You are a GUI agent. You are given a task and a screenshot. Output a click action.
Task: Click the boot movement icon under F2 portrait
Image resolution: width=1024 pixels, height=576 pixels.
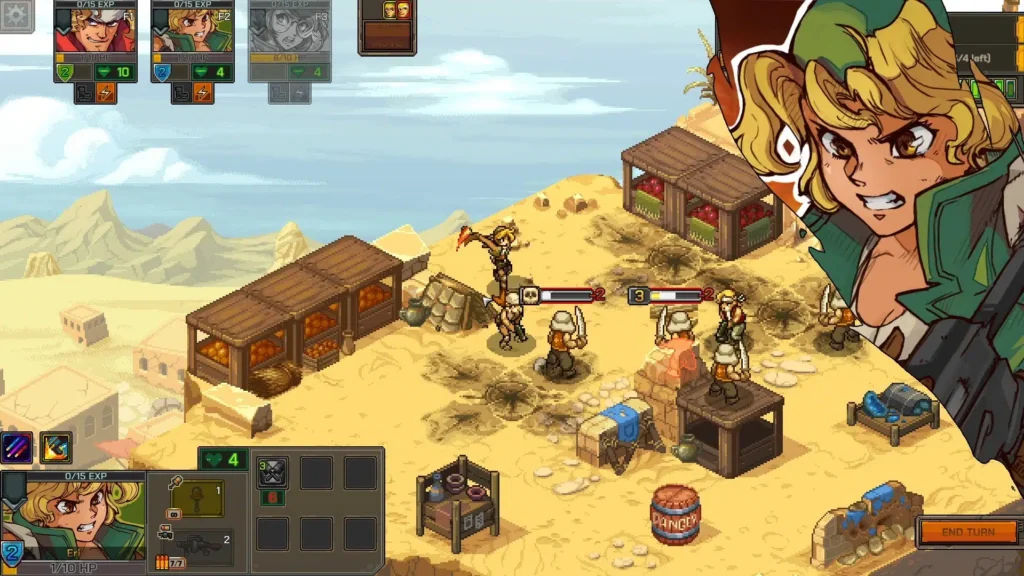(181, 93)
